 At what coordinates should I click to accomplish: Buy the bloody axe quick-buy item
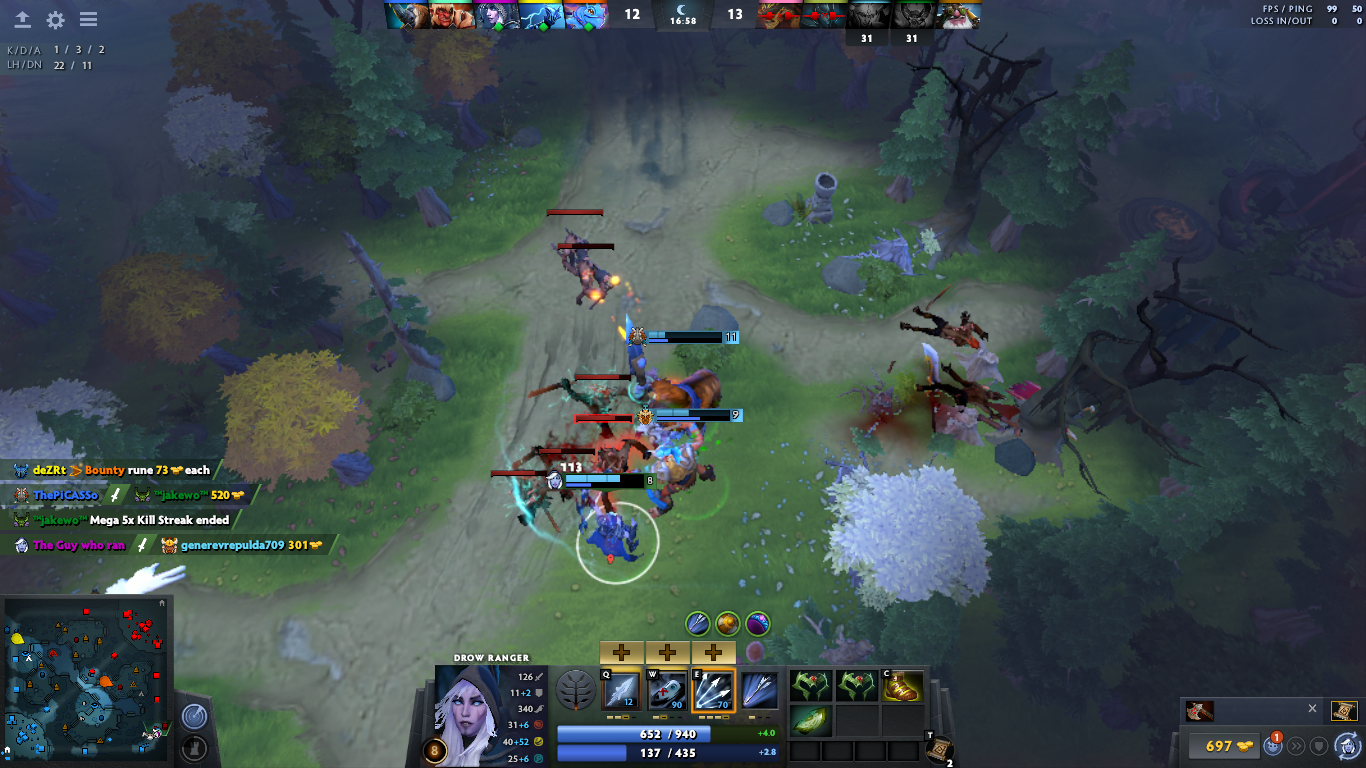(1200, 711)
